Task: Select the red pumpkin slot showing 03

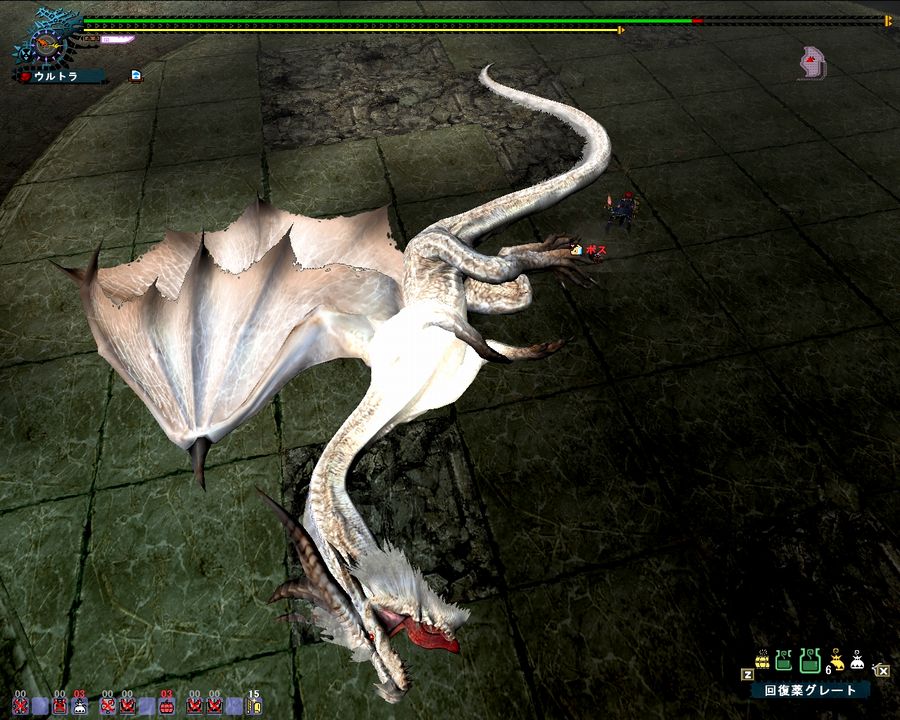Action: [166, 704]
